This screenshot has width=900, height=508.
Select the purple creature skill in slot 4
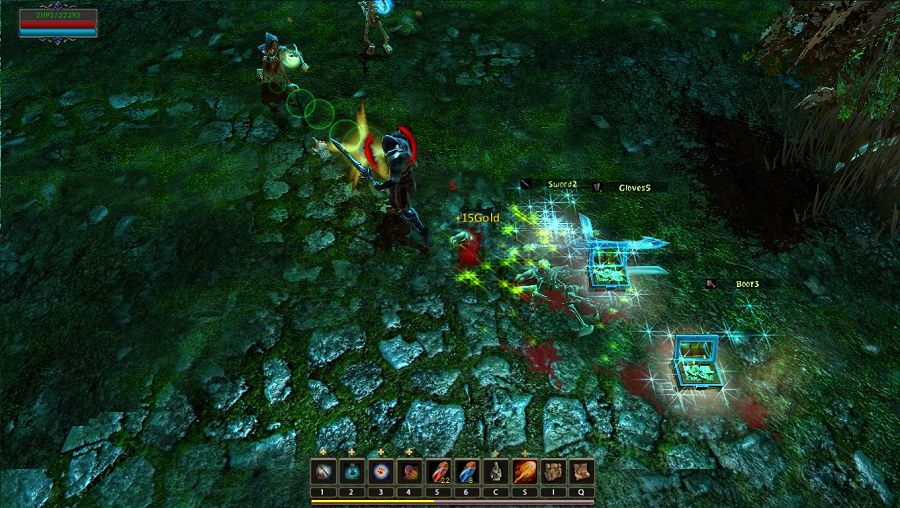(409, 471)
